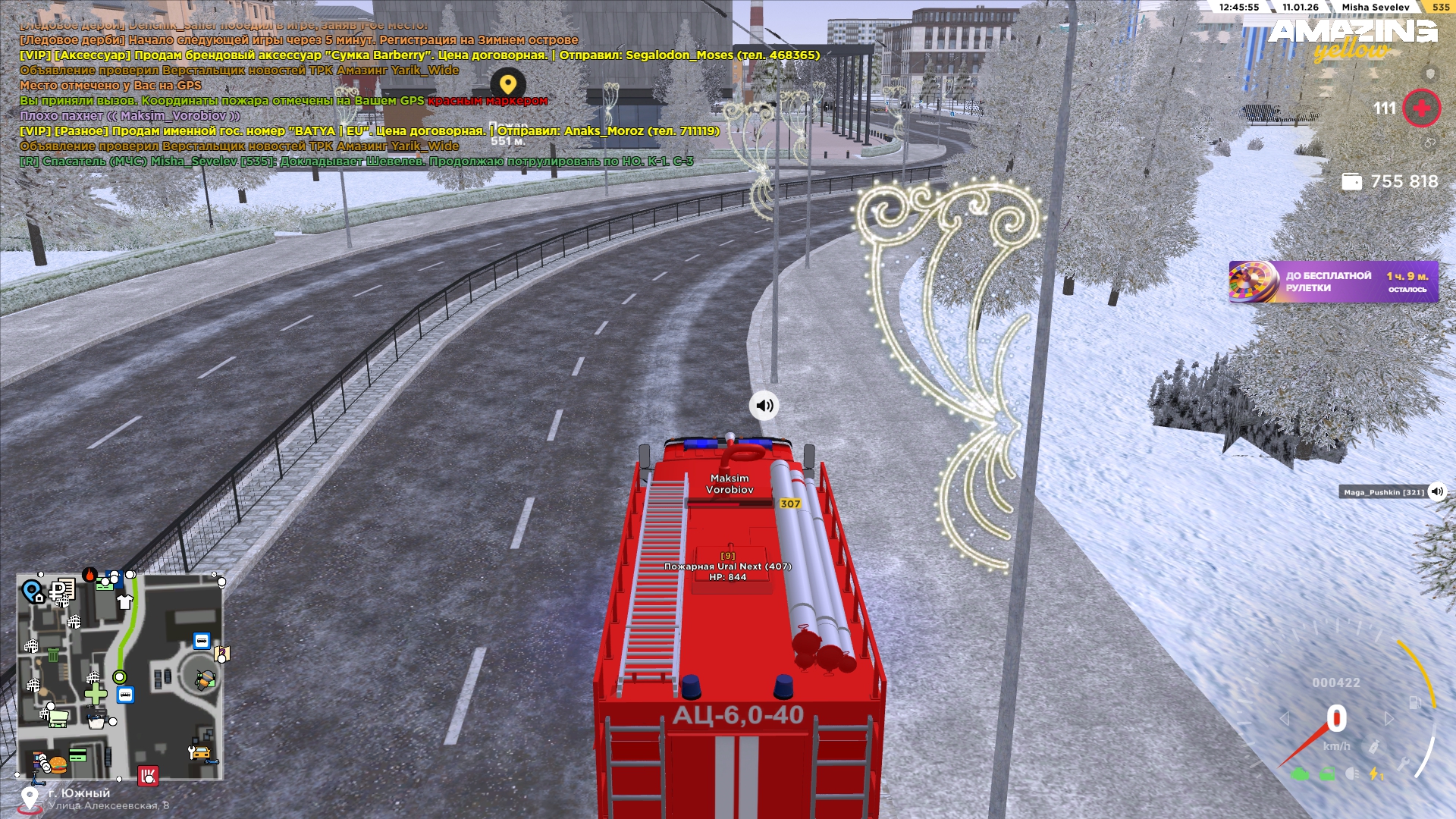Select the green trash bin marker
The height and width of the screenshot is (819, 1456).
pos(53,655)
